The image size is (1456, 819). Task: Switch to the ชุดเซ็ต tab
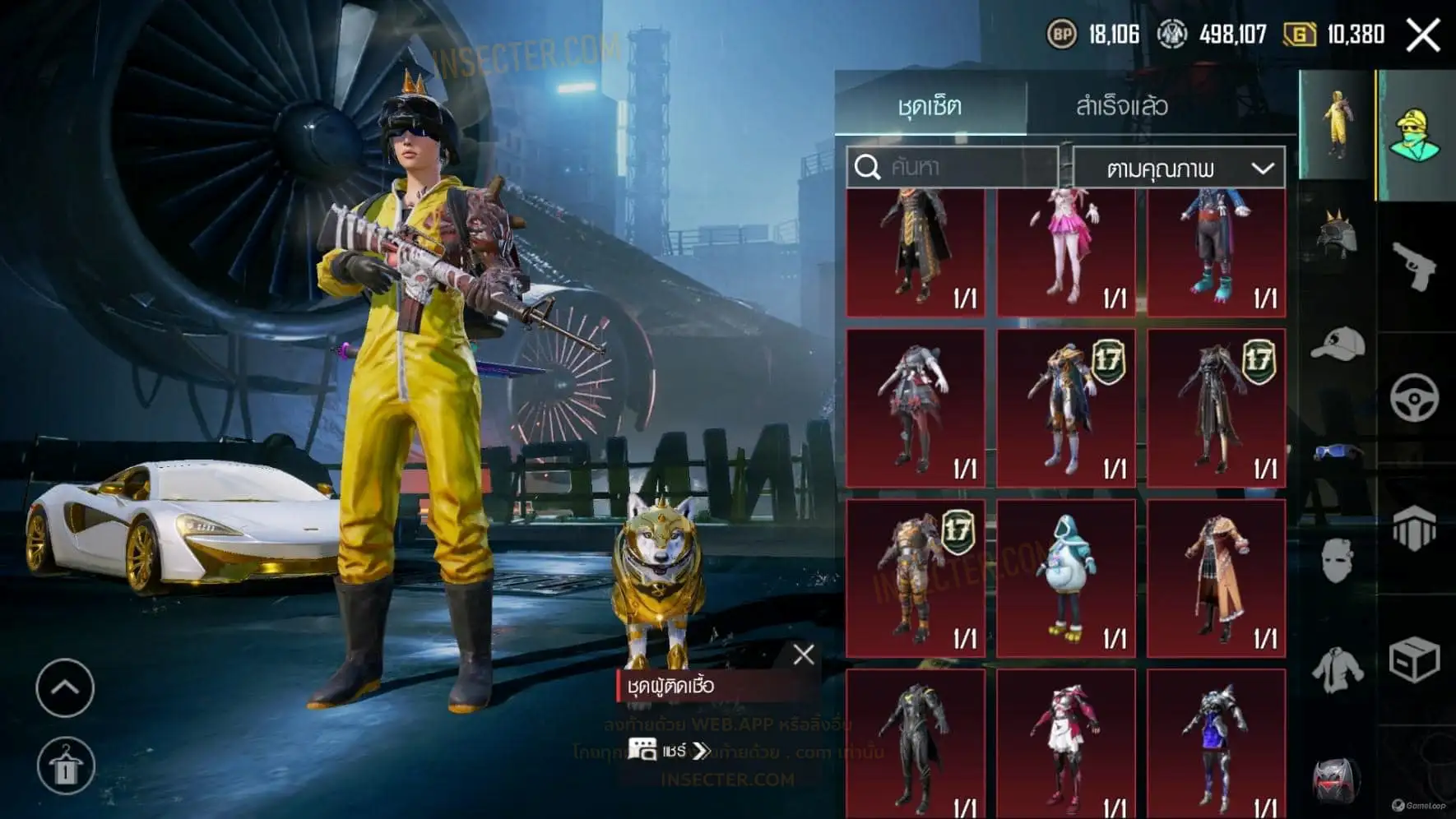[930, 106]
